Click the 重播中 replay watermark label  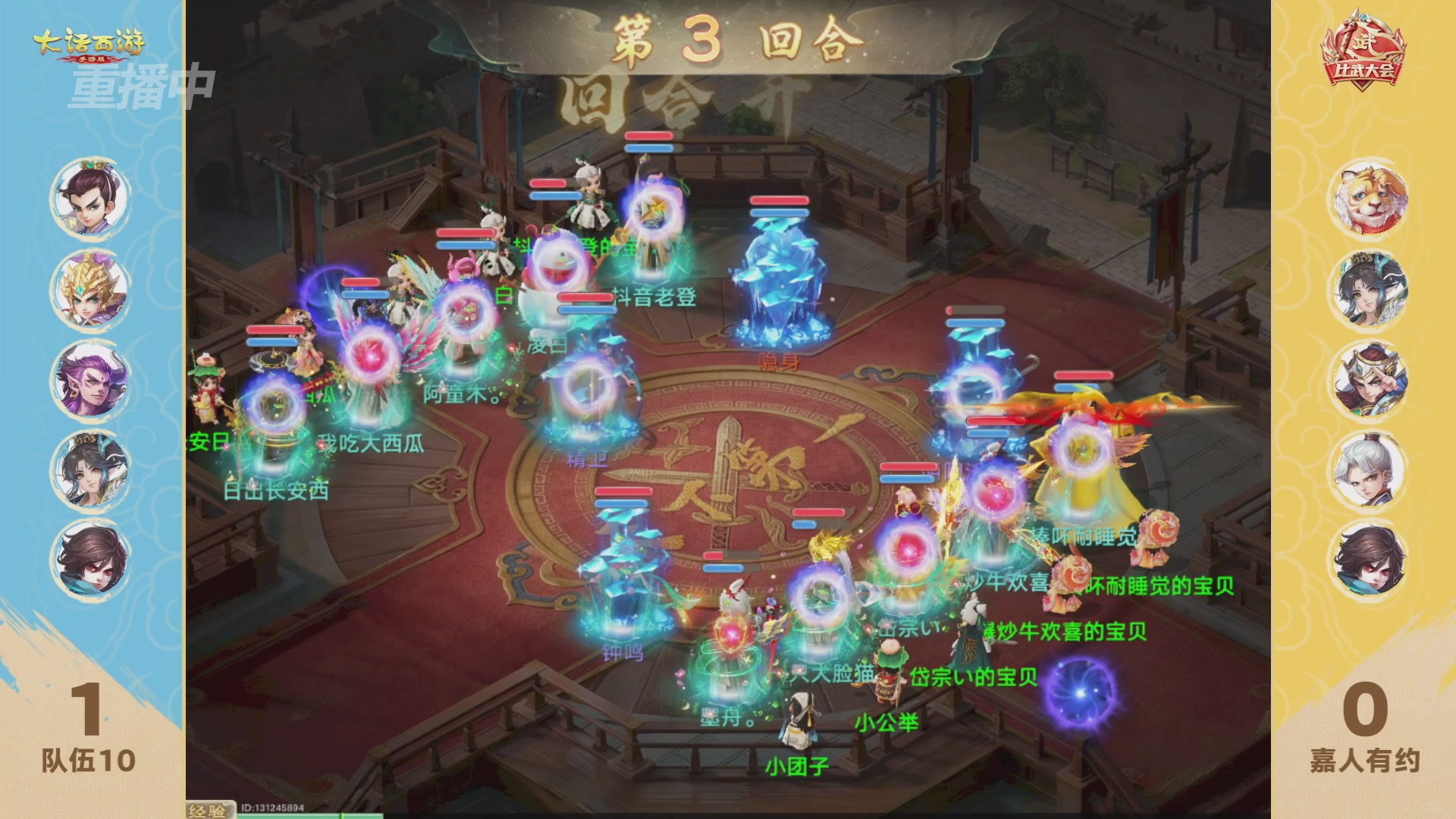pyautogui.click(x=140, y=87)
